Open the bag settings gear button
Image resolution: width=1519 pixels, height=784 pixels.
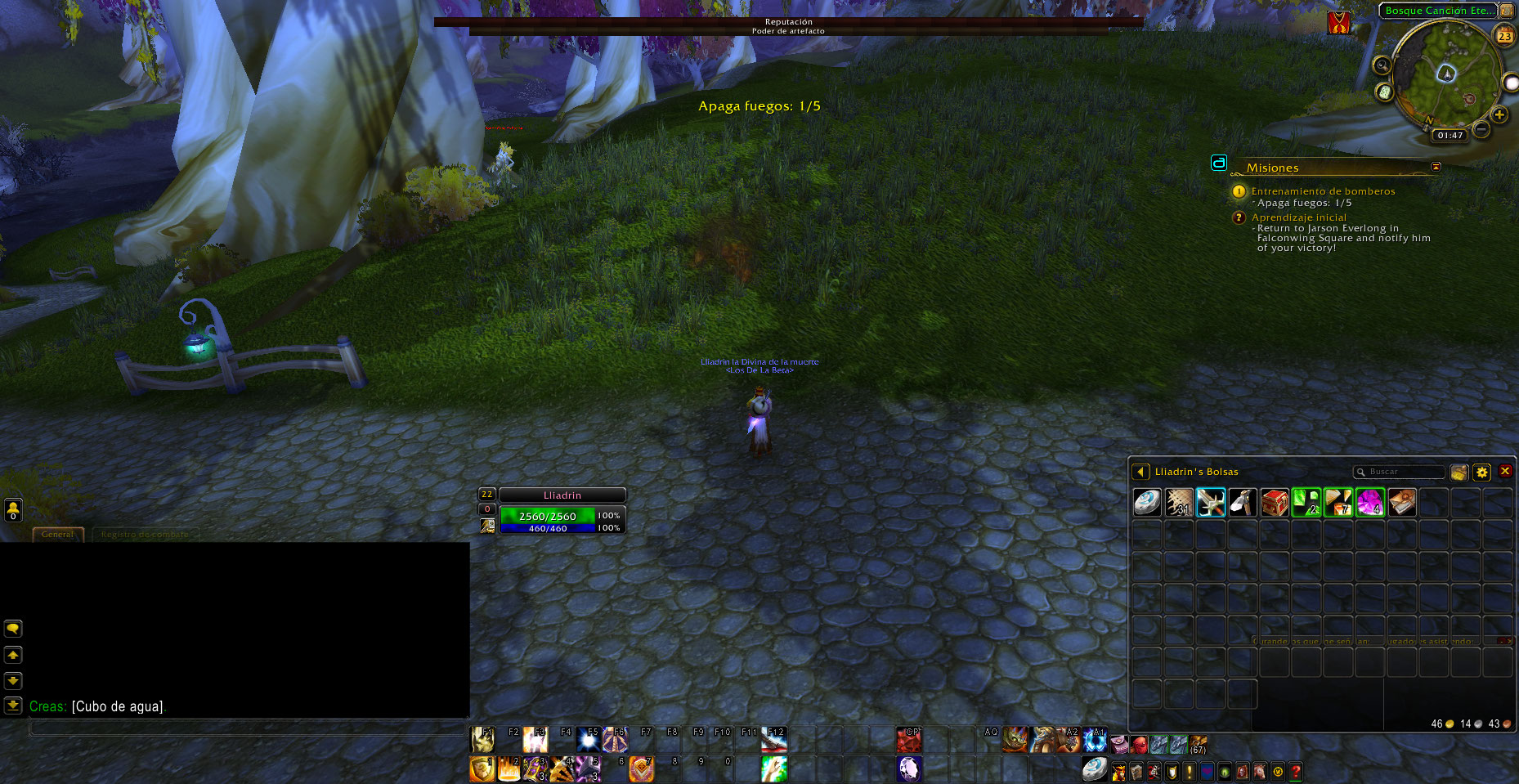coord(1481,472)
